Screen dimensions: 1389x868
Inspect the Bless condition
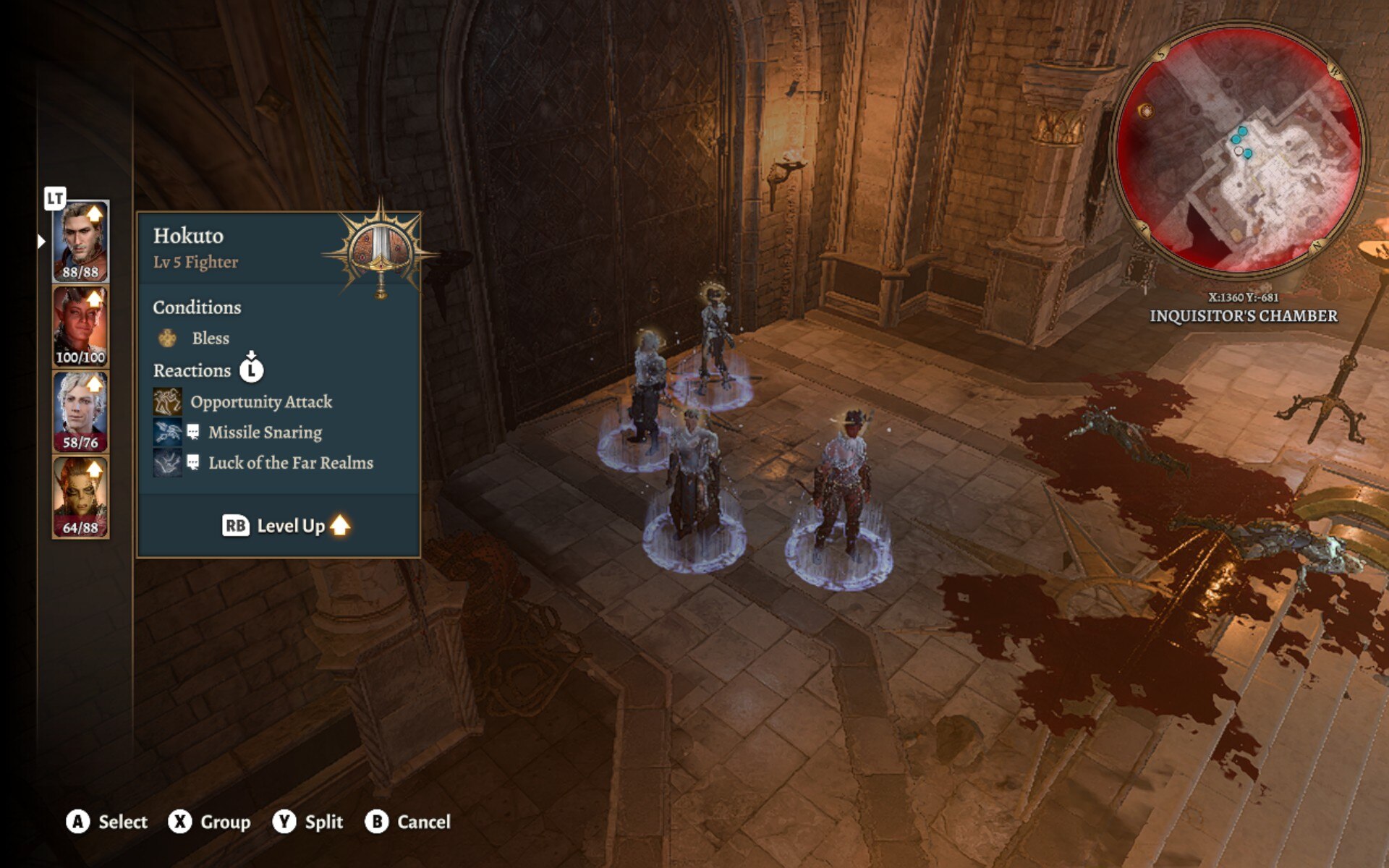pos(210,339)
